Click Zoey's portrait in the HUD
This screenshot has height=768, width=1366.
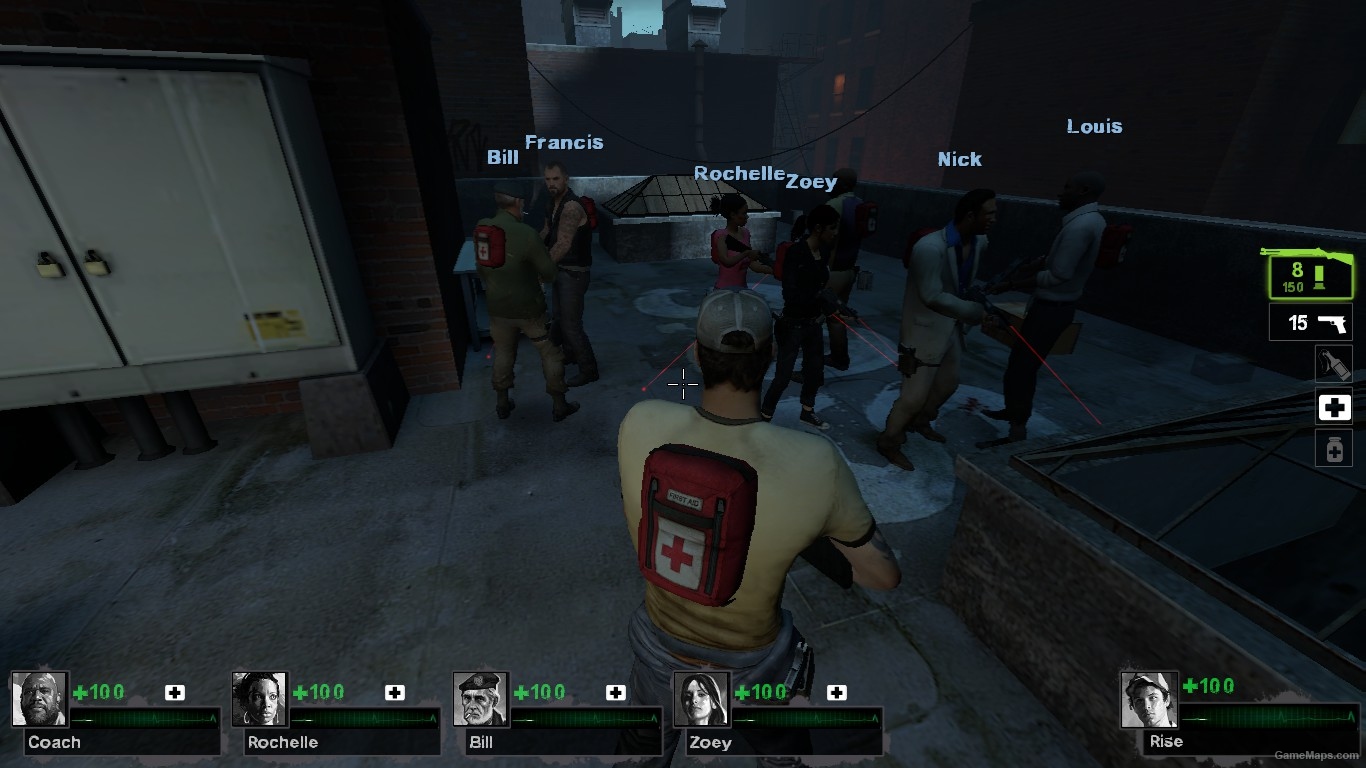[702, 698]
